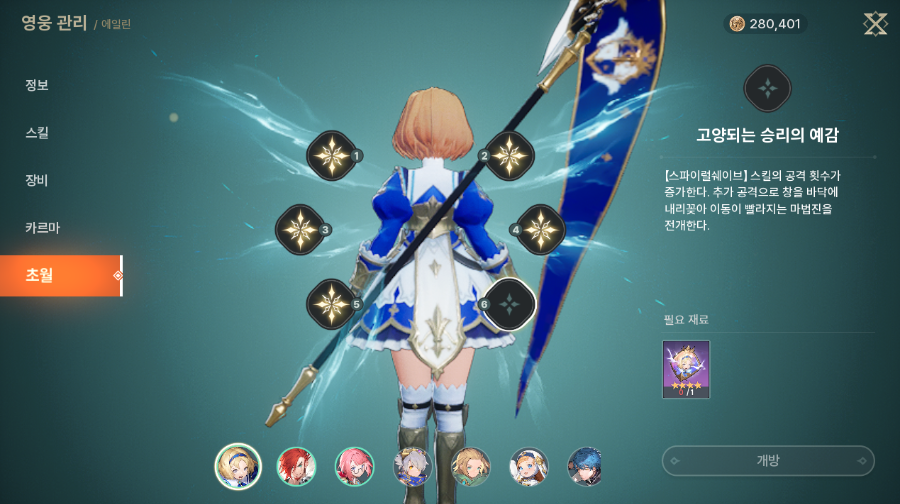Open the 정보 (Info) tab
900x504 pixels.
click(37, 85)
